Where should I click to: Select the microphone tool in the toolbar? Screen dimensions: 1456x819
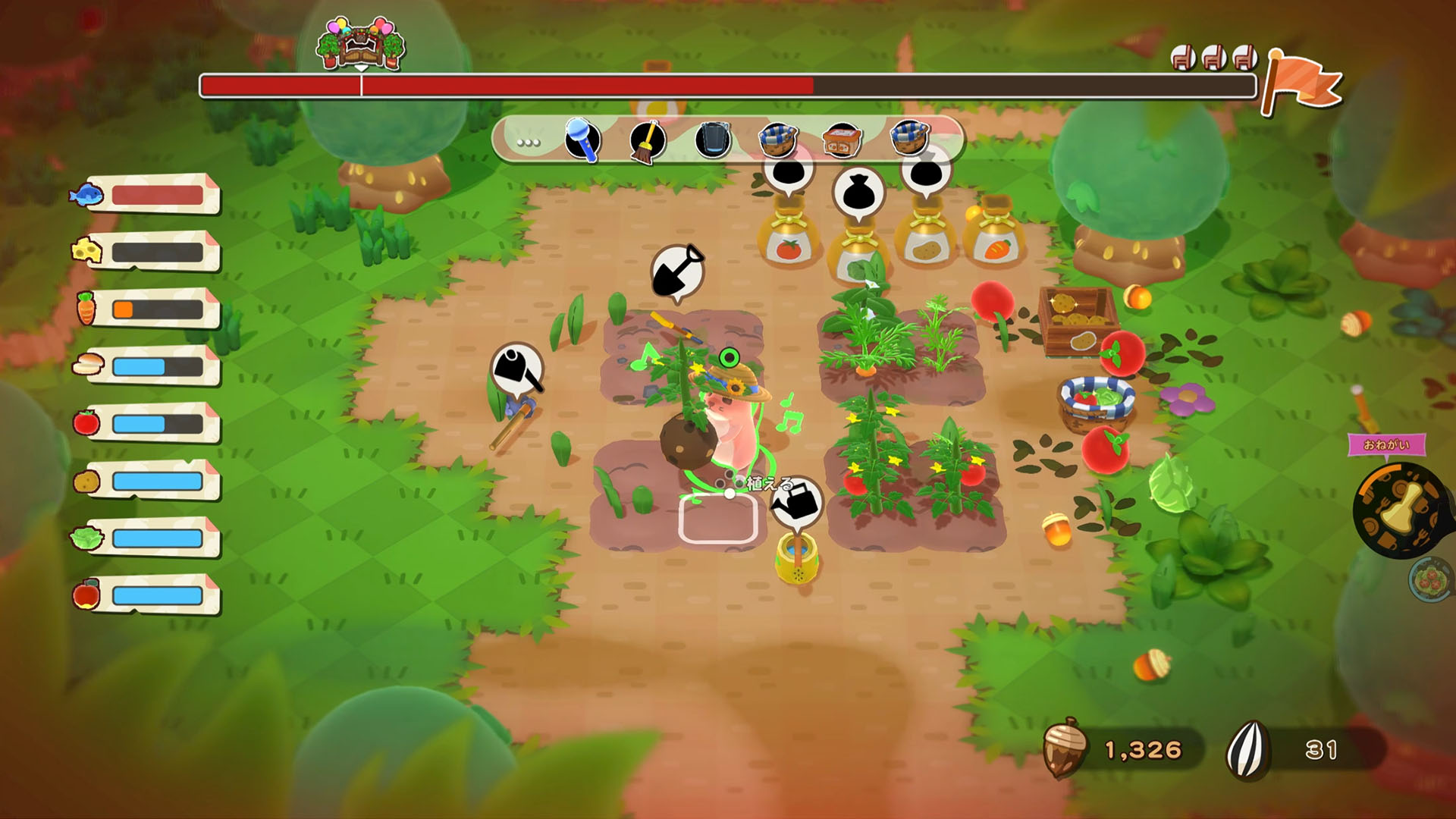coord(580,141)
